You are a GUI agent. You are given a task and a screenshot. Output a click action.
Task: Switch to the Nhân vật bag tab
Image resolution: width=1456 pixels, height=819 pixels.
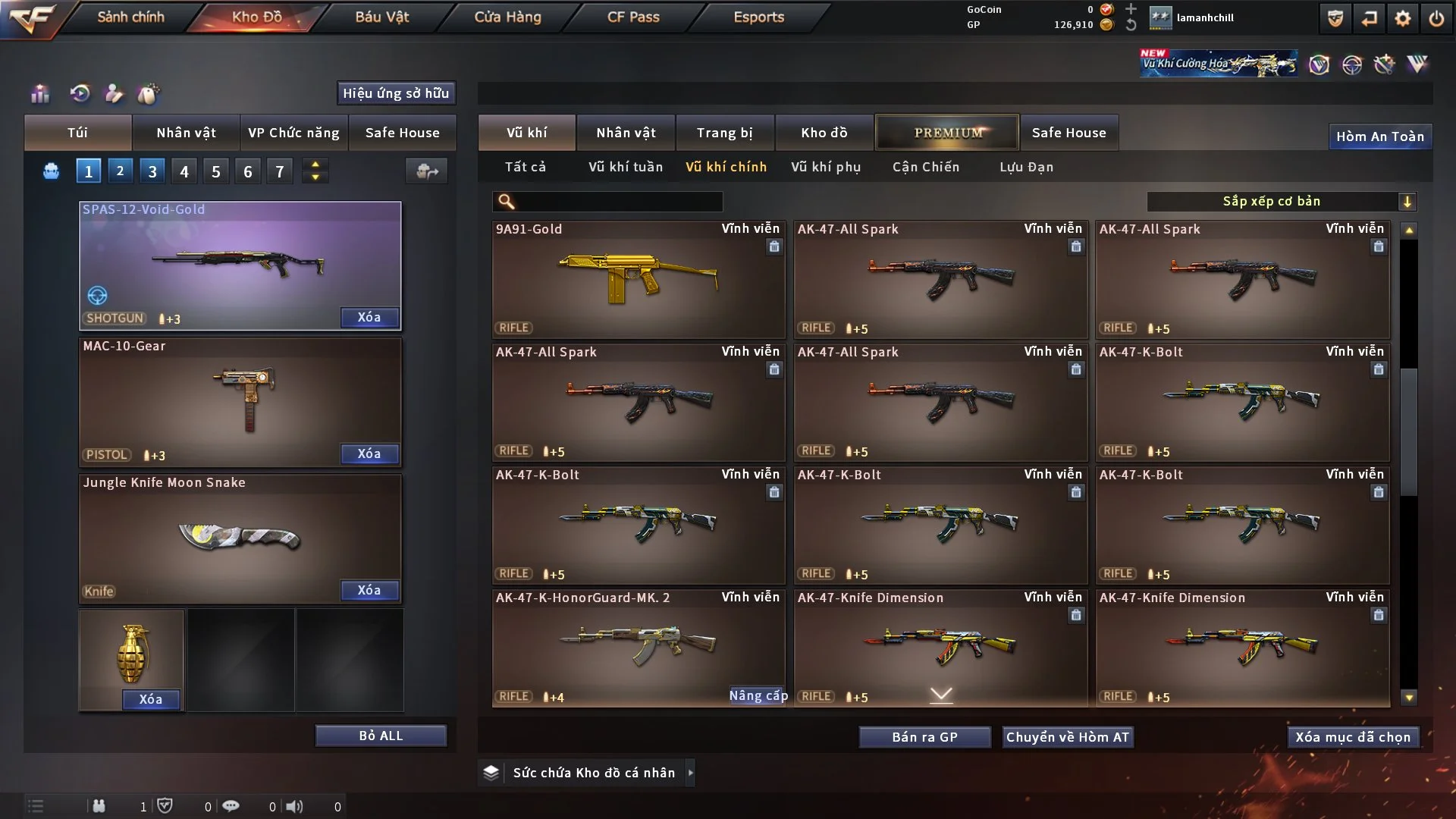pyautogui.click(x=186, y=133)
